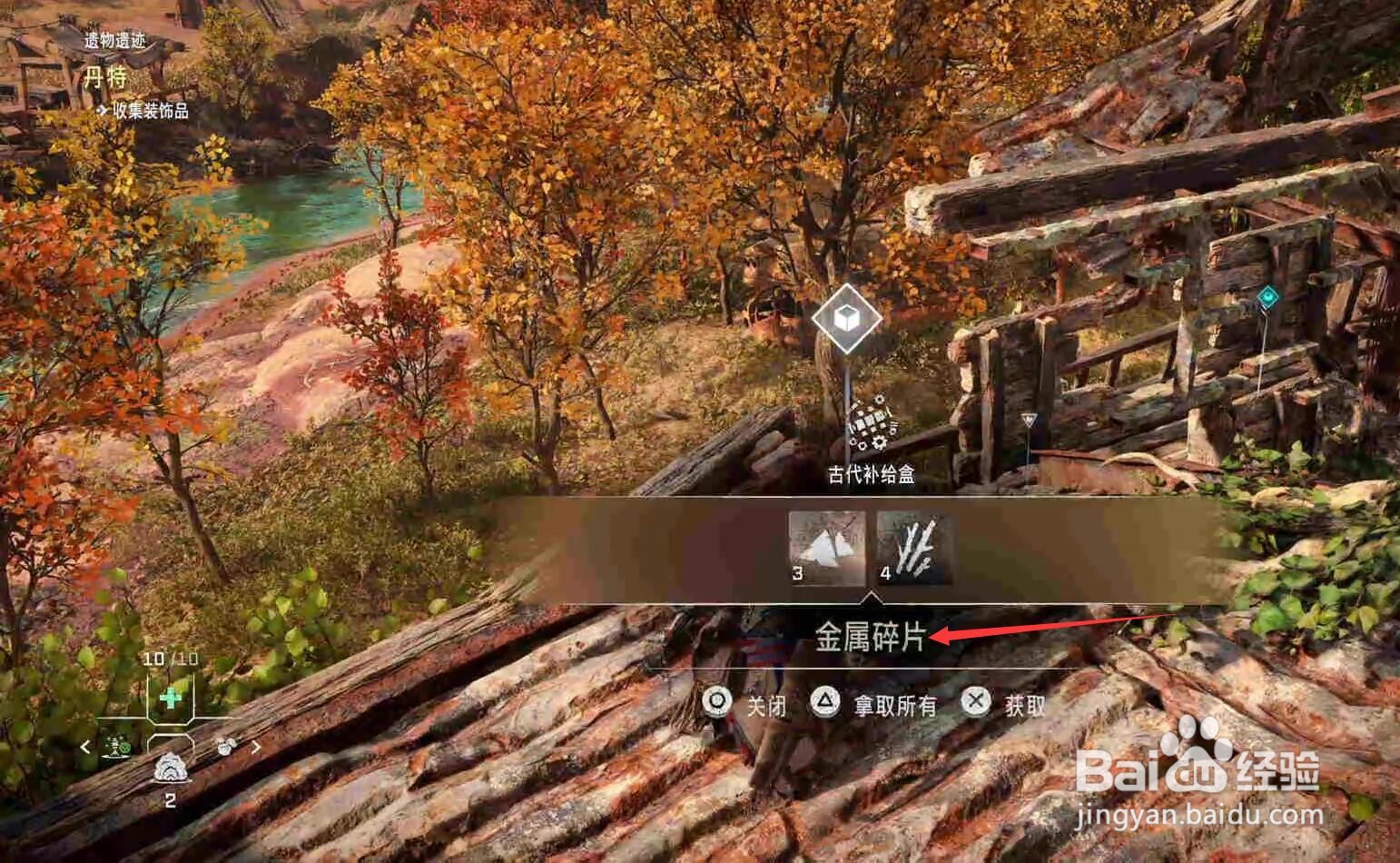The width and height of the screenshot is (1400, 863).
Task: Select the rock pile tool slot
Action: [x=170, y=768]
